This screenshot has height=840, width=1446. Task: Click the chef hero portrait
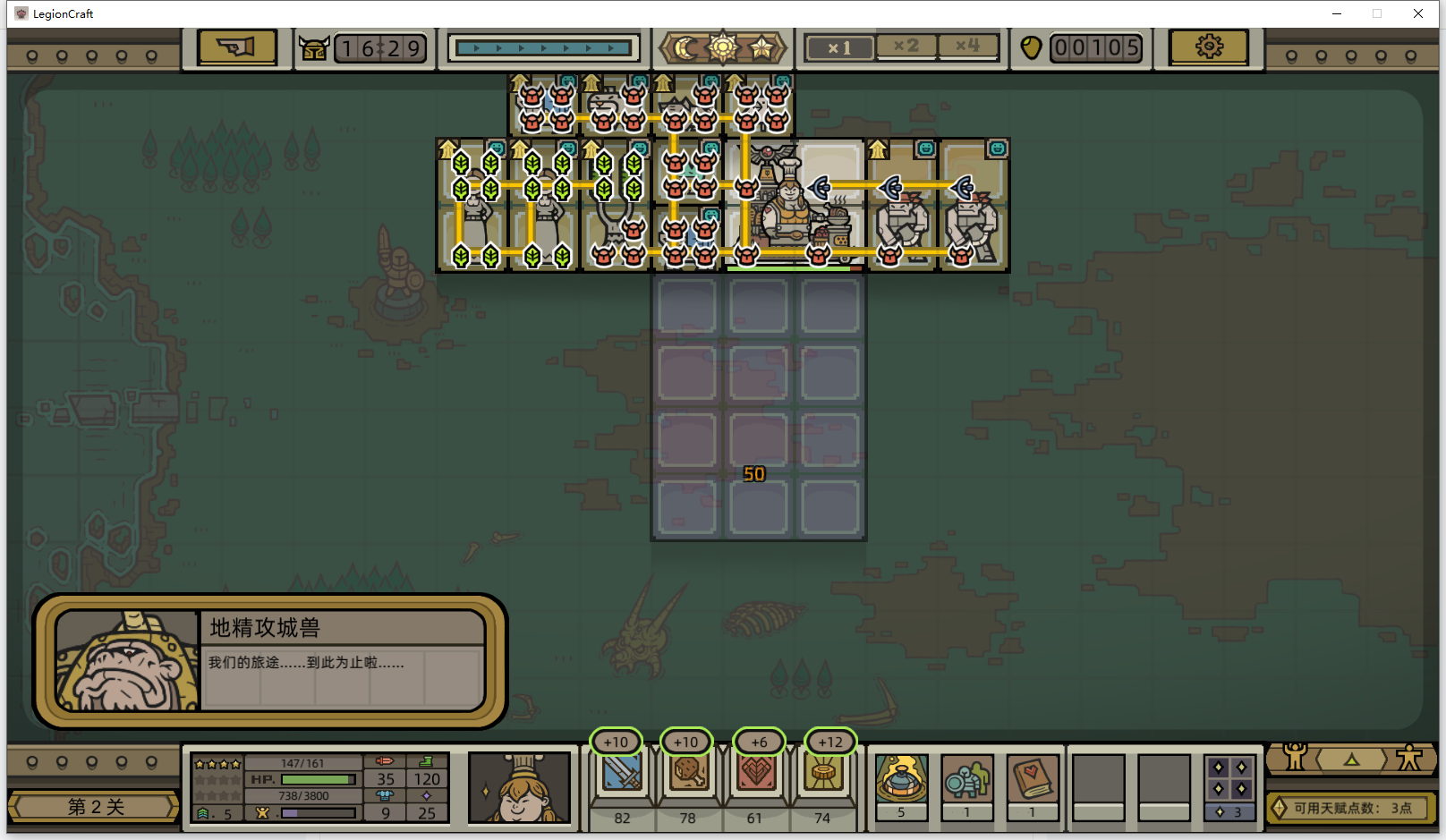(519, 787)
